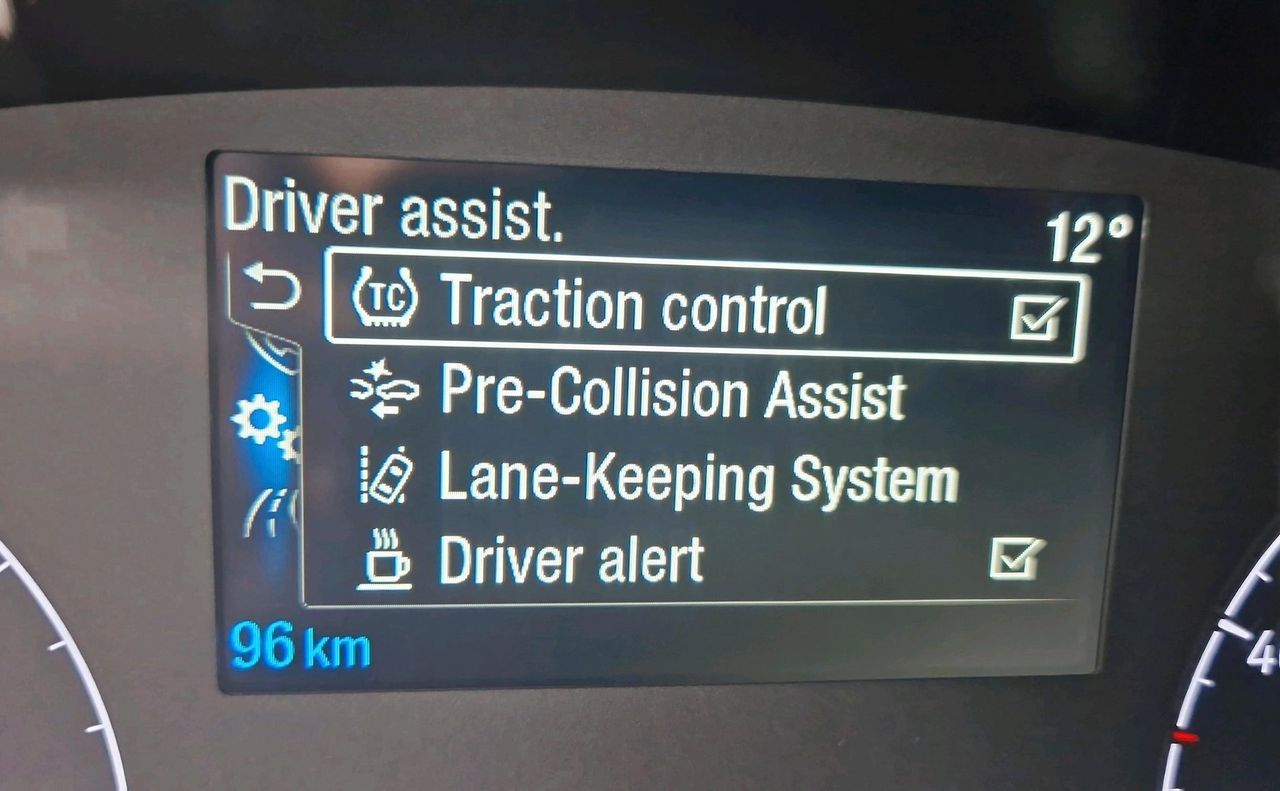1280x791 pixels.
Task: Select the Traction control menu entry
Action: (x=634, y=305)
